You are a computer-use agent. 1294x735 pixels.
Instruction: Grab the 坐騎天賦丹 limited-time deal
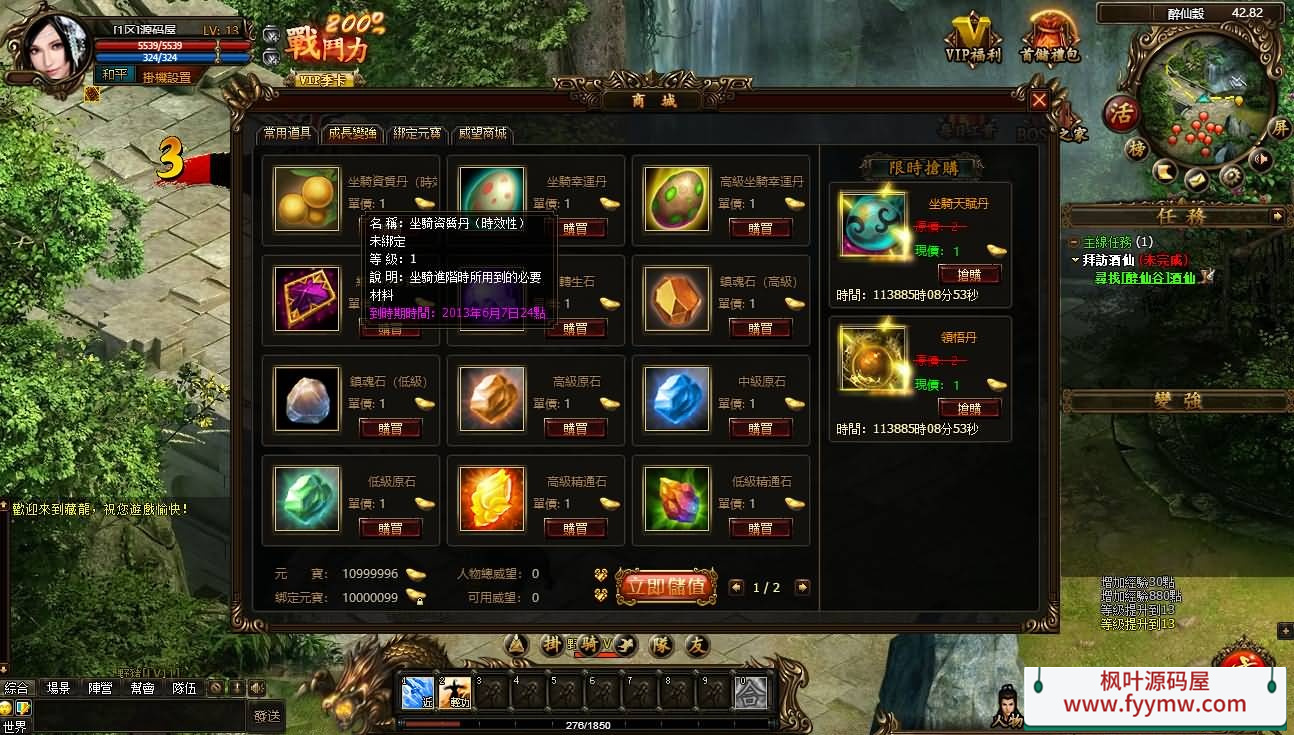click(x=969, y=274)
